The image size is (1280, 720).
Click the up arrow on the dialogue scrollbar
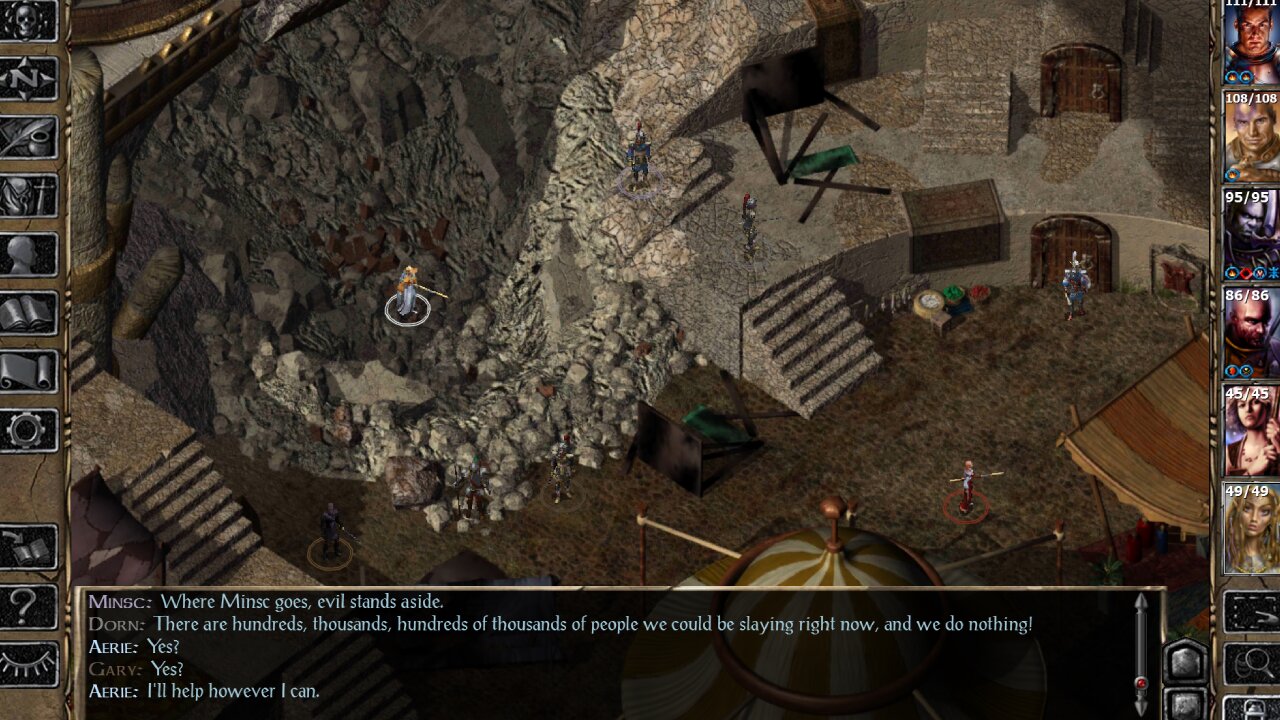1140,600
